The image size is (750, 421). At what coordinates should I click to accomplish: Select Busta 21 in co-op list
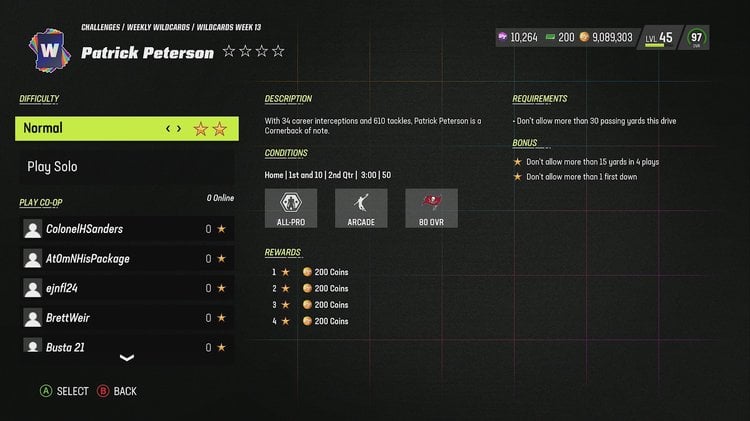[127, 345]
